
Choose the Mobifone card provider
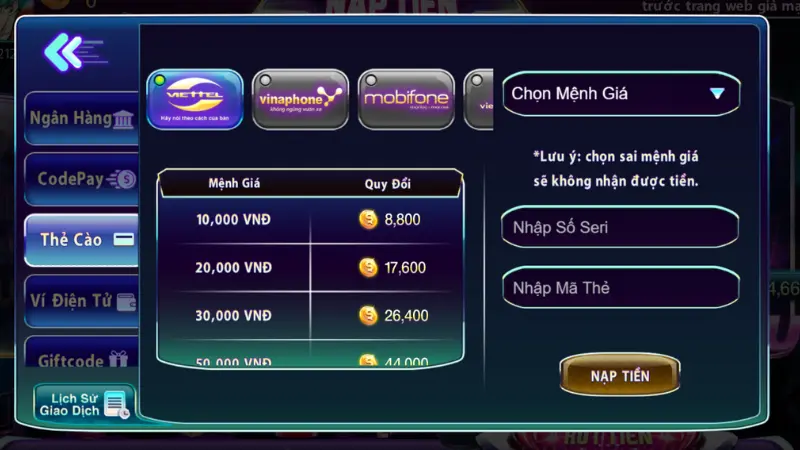[406, 99]
